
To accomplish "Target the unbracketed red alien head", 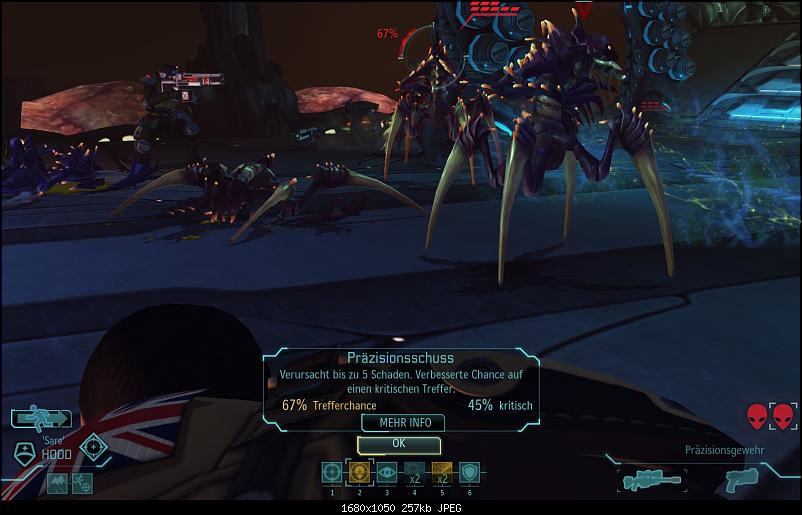I will (x=757, y=415).
